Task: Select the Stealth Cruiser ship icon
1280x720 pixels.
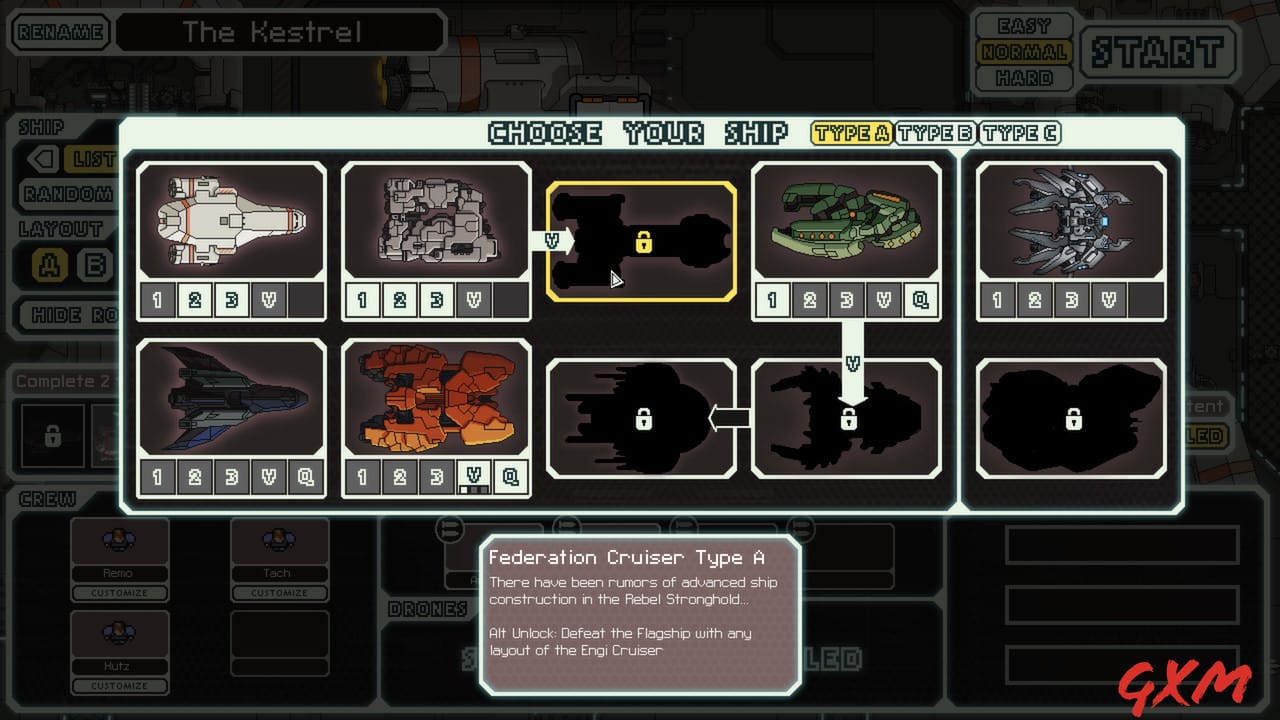Action: (x=232, y=400)
